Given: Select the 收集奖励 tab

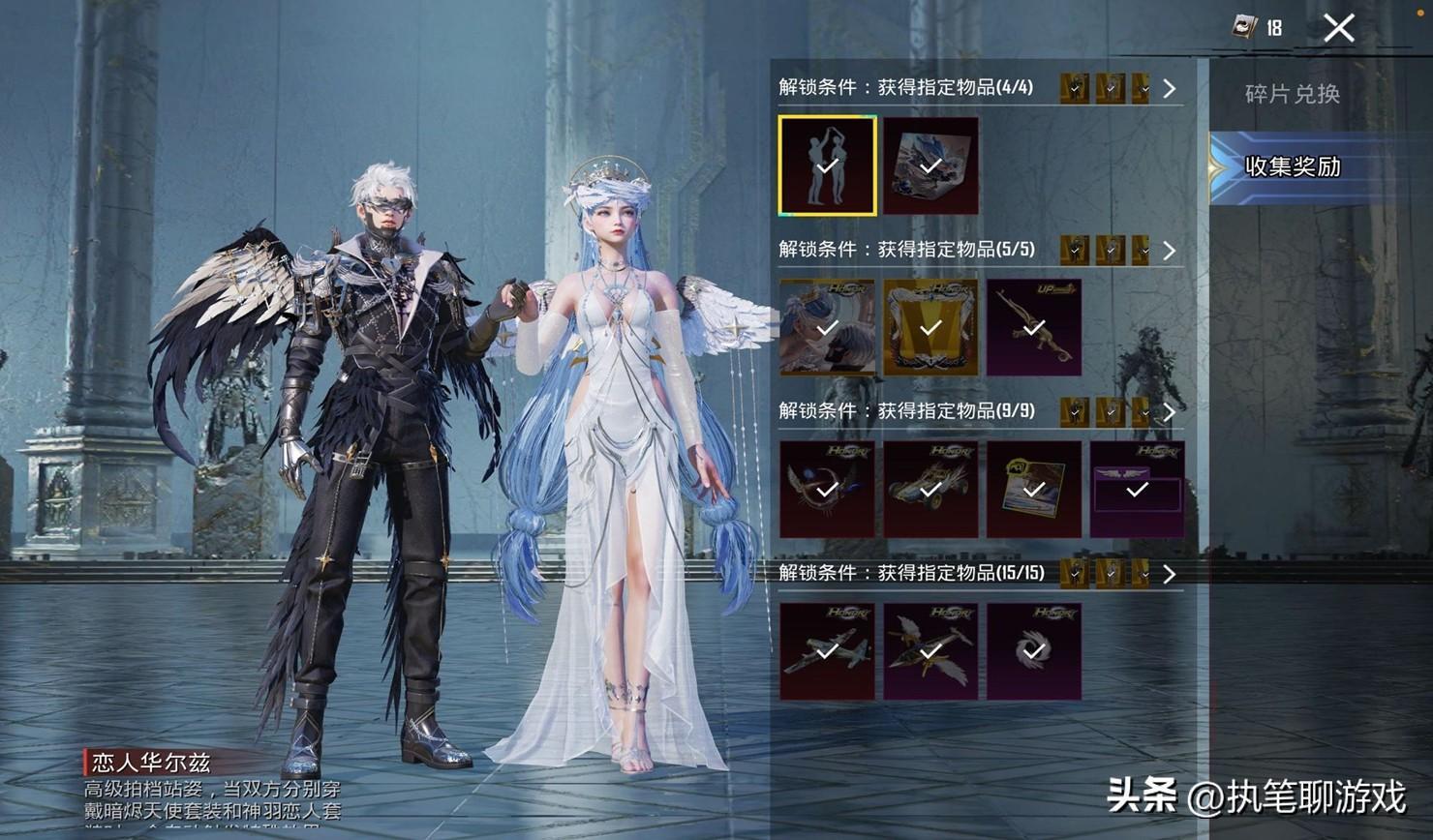Looking at the screenshot, I should pyautogui.click(x=1292, y=166).
